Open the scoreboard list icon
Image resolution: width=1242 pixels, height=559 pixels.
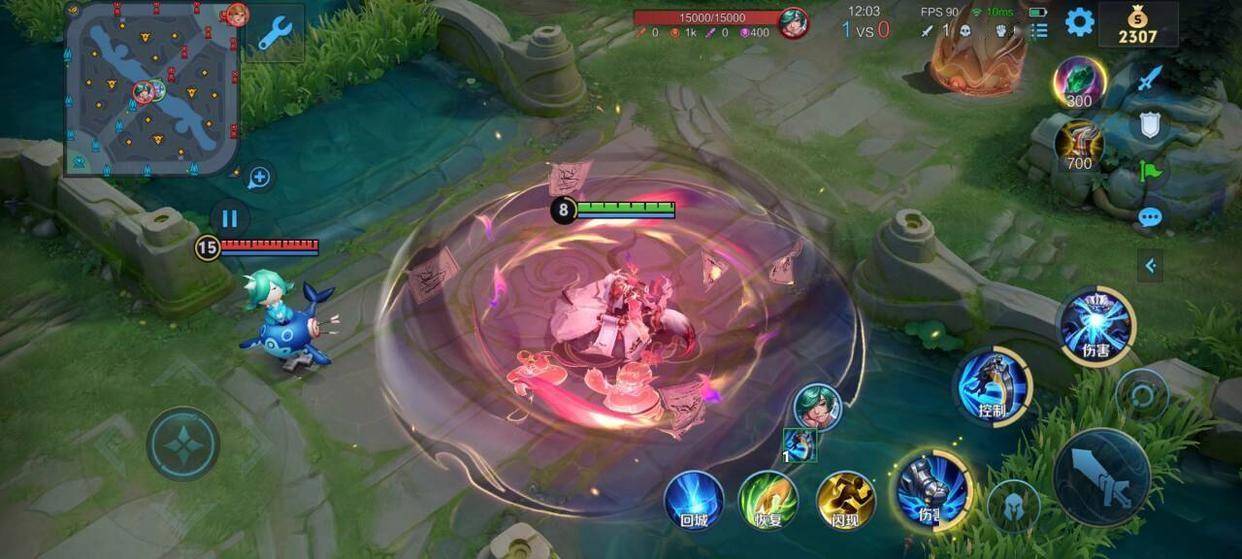click(x=1039, y=30)
